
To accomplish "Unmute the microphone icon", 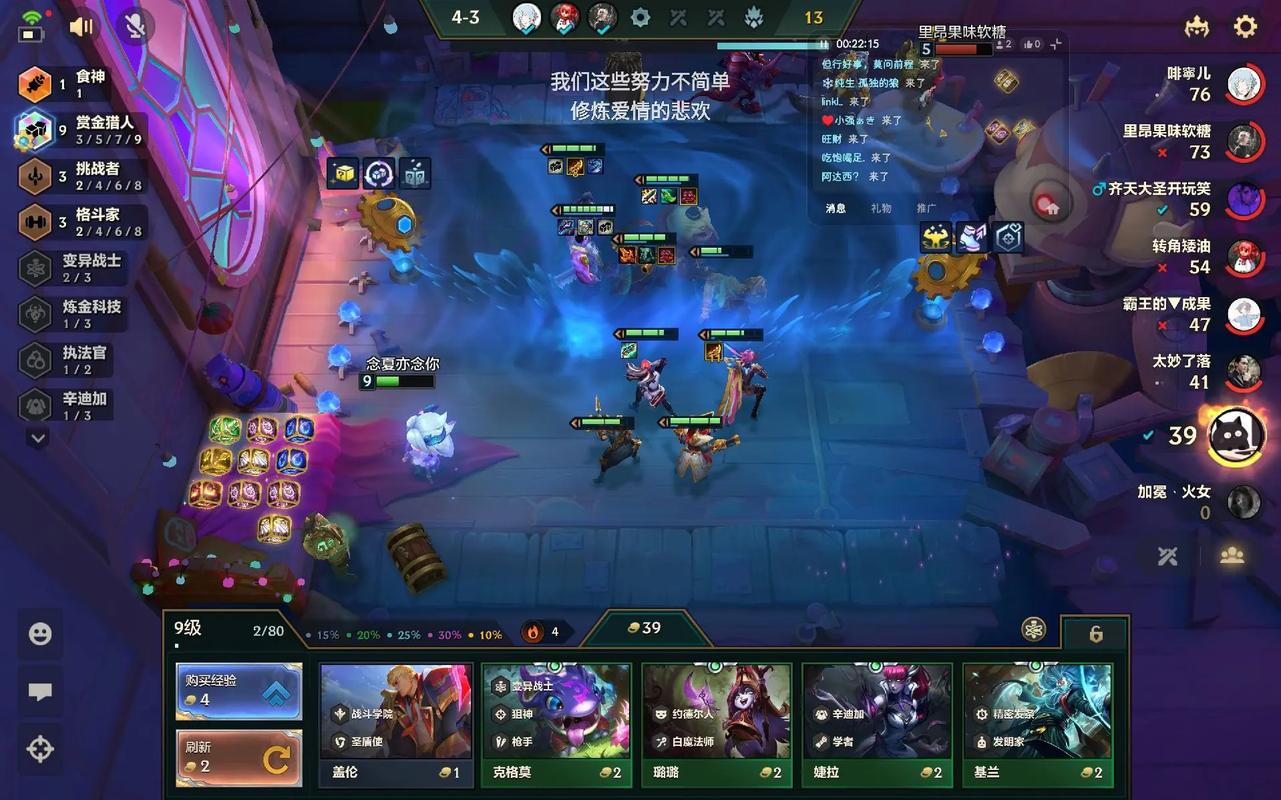I will coord(135,27).
